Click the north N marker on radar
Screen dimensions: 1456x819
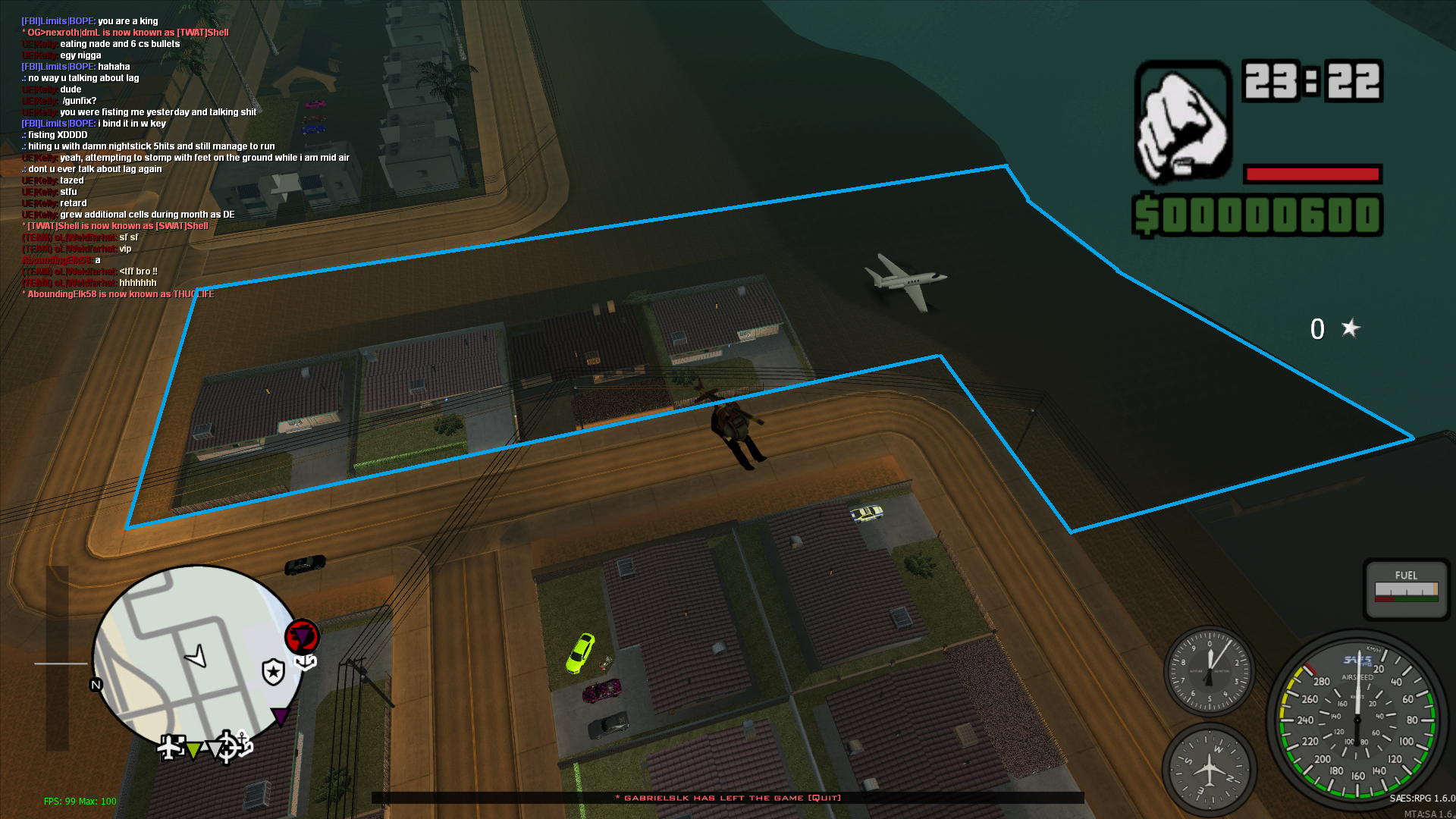coord(96,685)
